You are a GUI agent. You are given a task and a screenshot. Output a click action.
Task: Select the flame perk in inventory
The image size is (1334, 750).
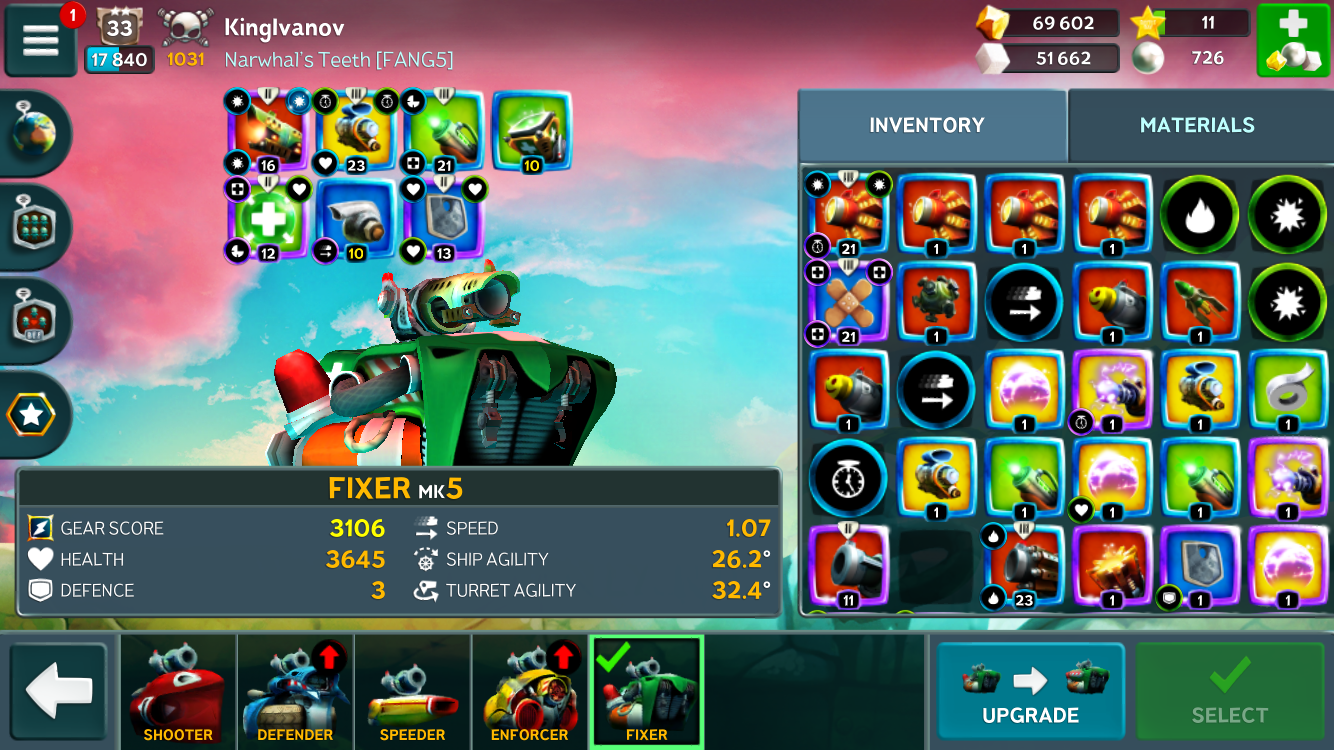tap(1199, 215)
